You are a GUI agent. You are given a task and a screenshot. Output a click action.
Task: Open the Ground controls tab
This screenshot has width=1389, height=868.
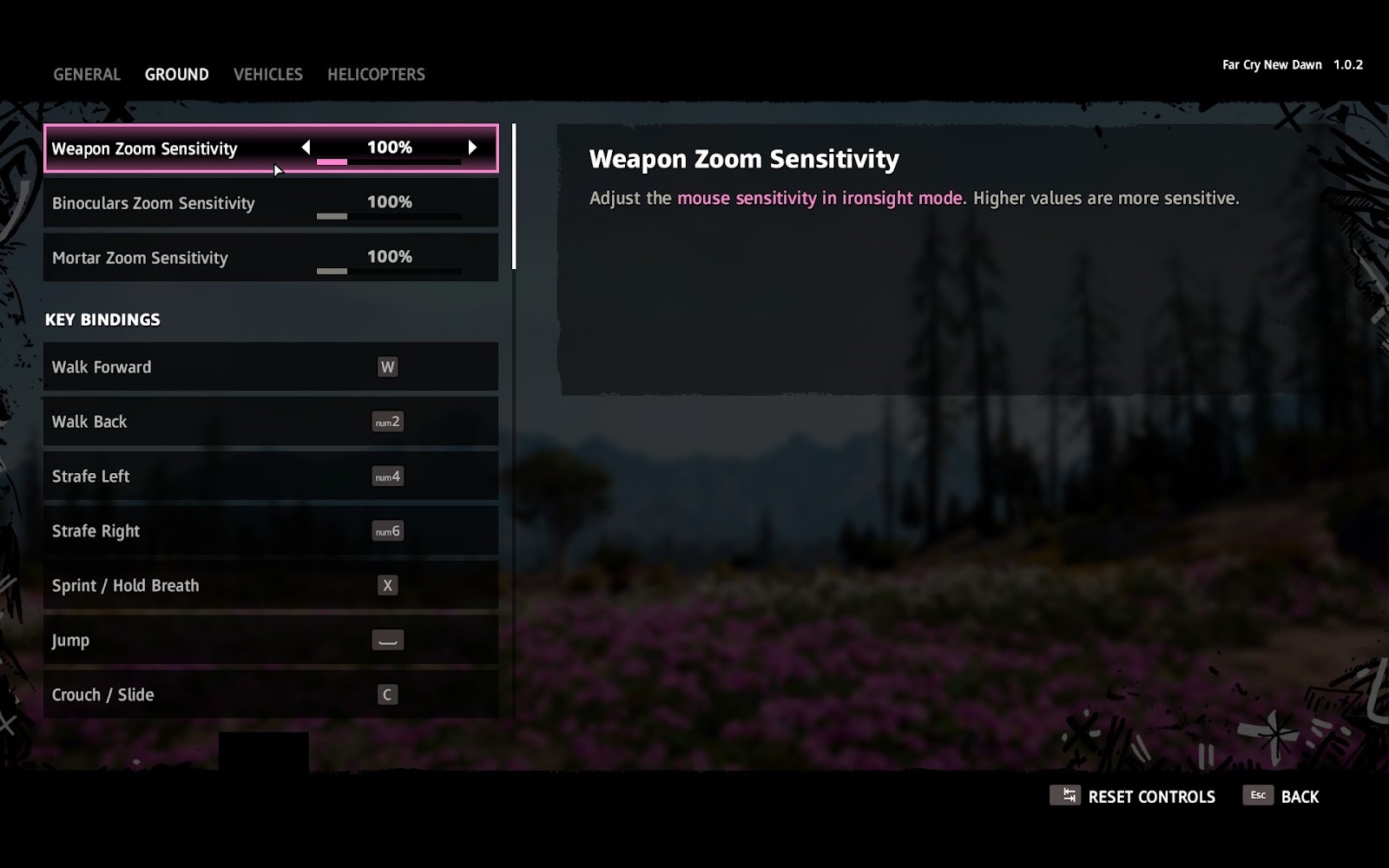(176, 75)
